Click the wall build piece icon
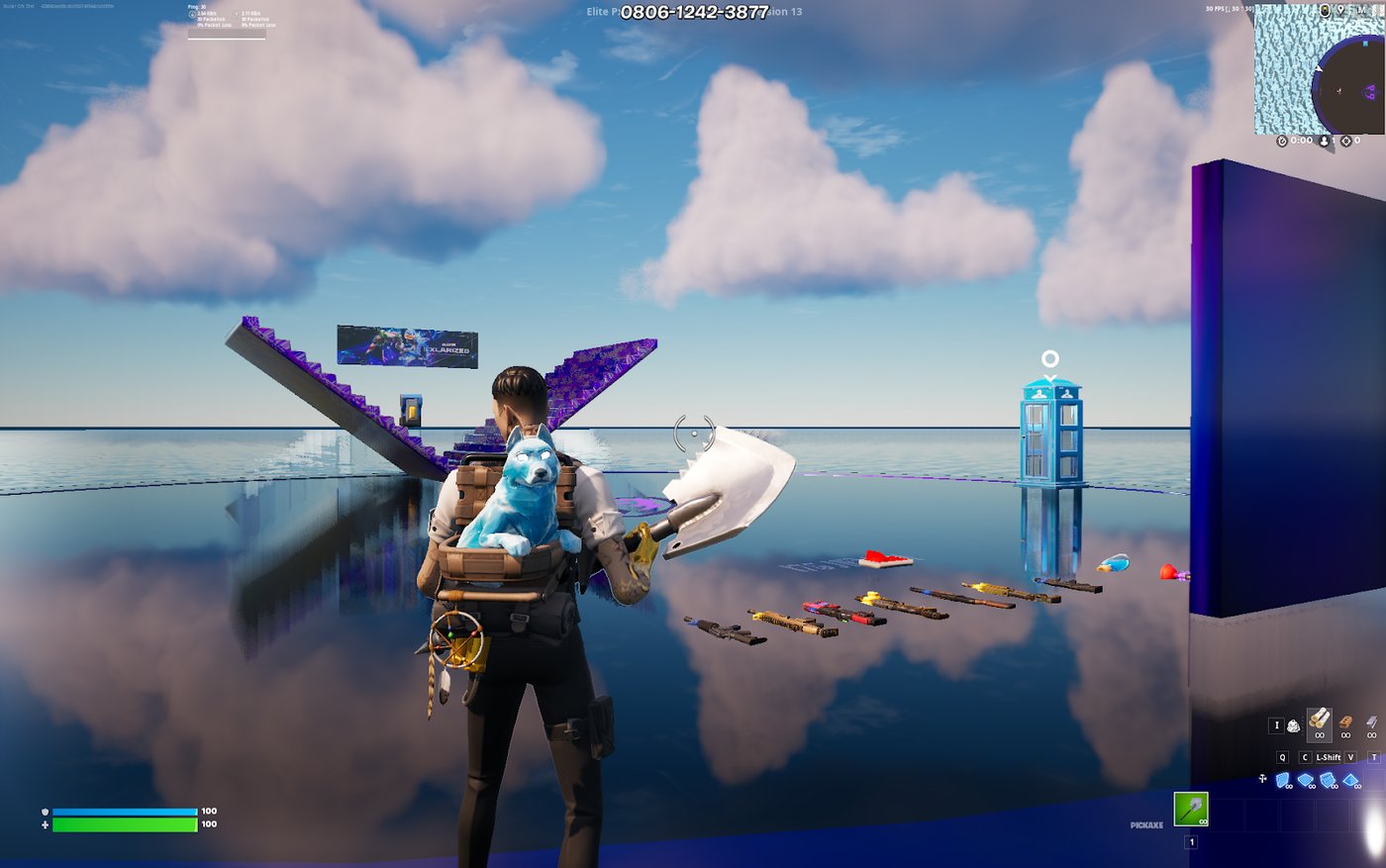The height and width of the screenshot is (868, 1386). [x=1282, y=780]
